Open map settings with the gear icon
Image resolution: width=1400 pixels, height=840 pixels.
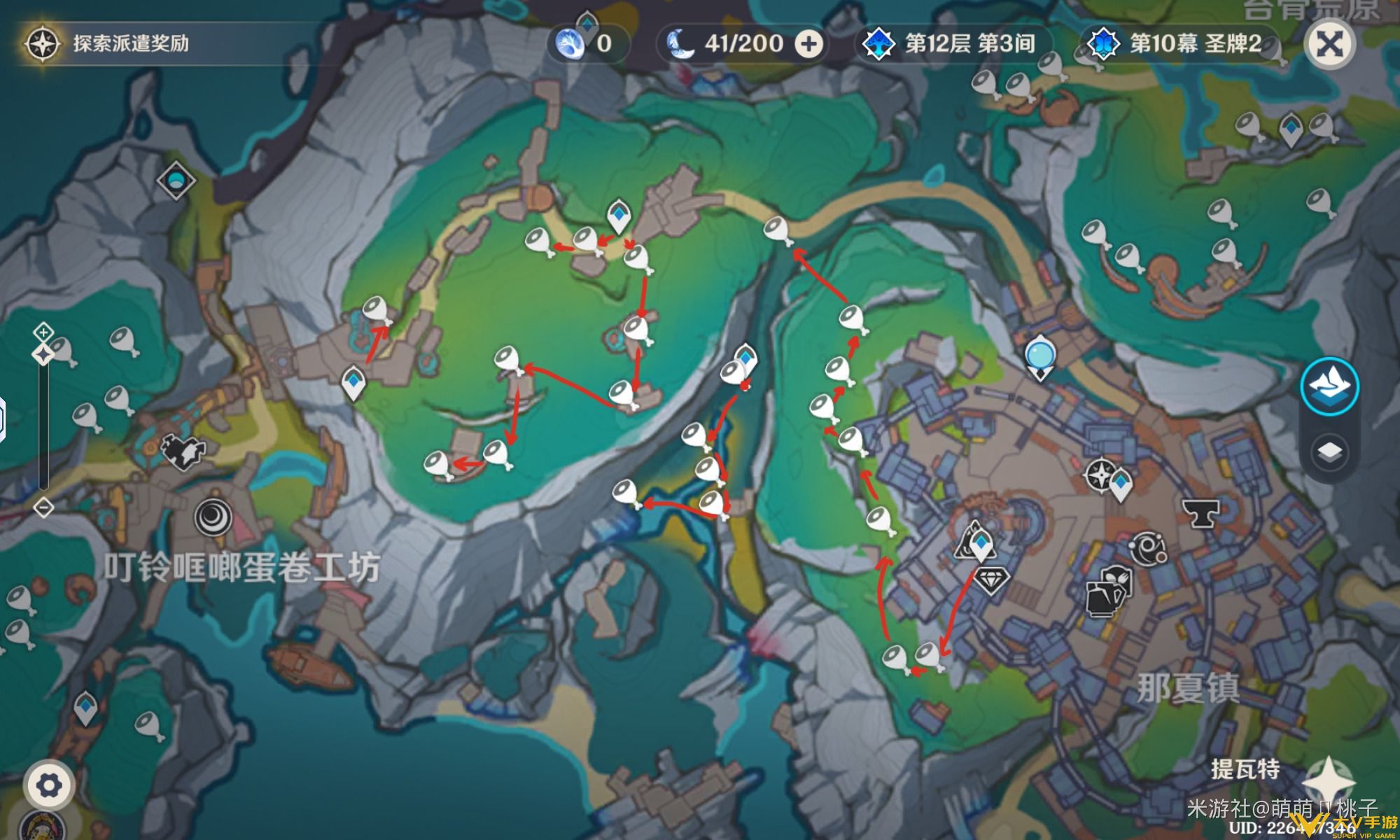click(48, 785)
